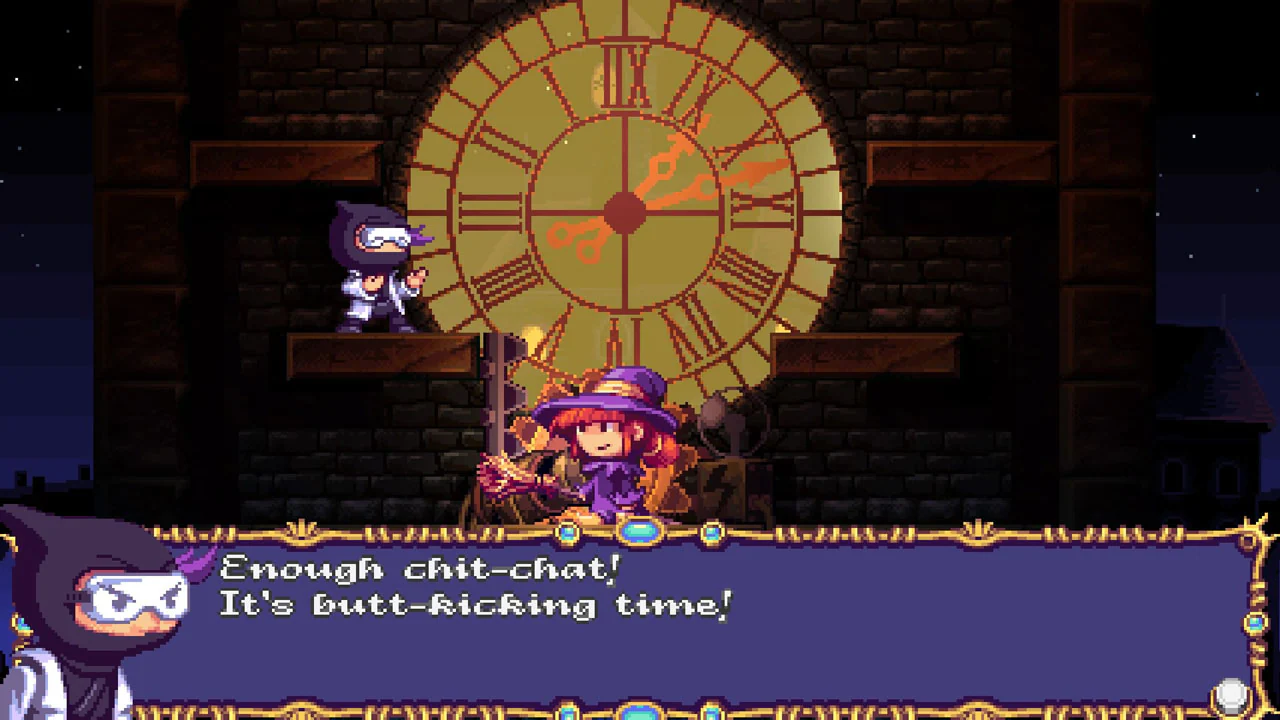1280x720 pixels.
Task: Select the Roman numeral XII on the clock
Action: (x=627, y=75)
